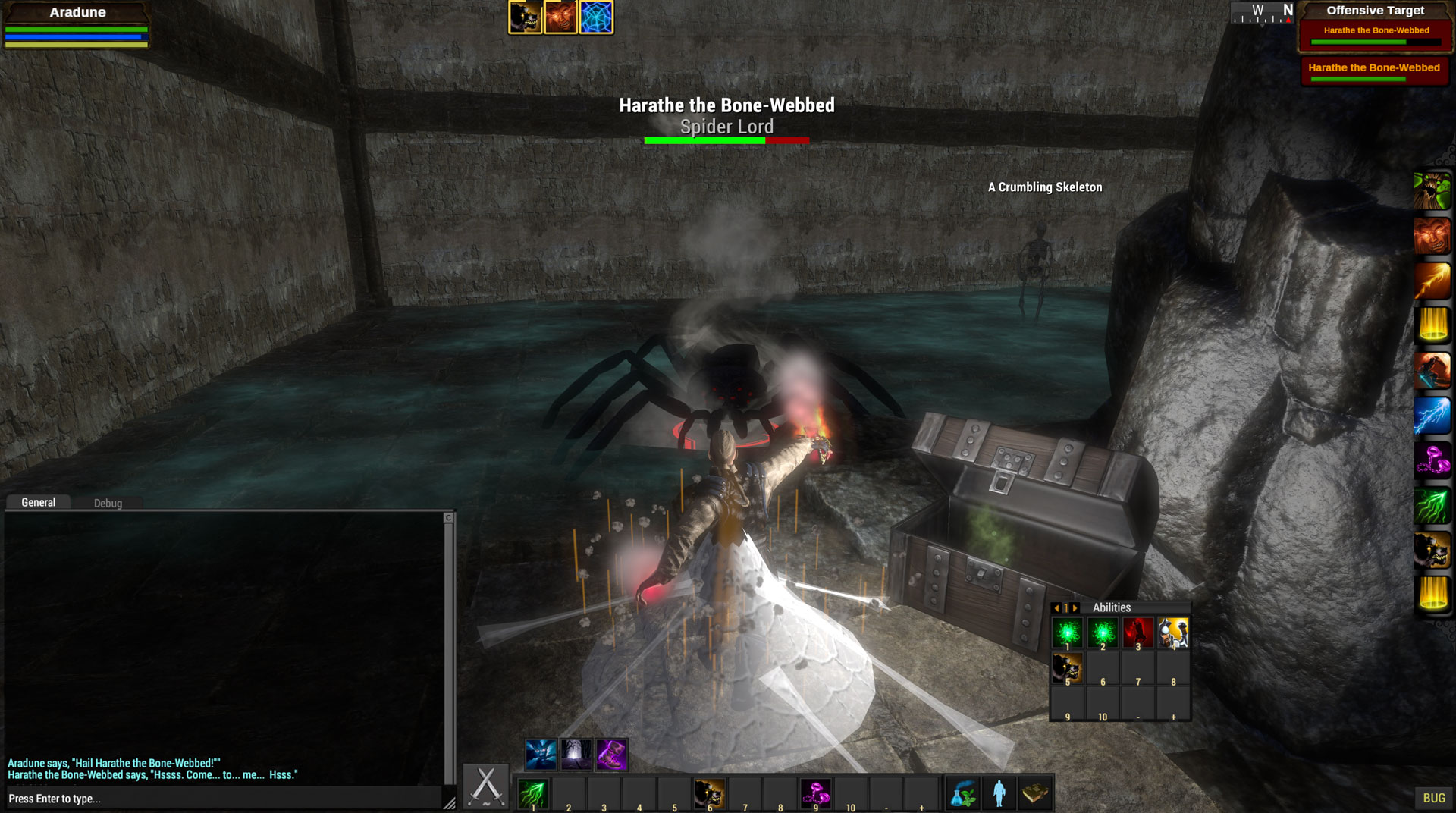This screenshot has height=813, width=1456.
Task: Select the General chat tab
Action: click(38, 502)
